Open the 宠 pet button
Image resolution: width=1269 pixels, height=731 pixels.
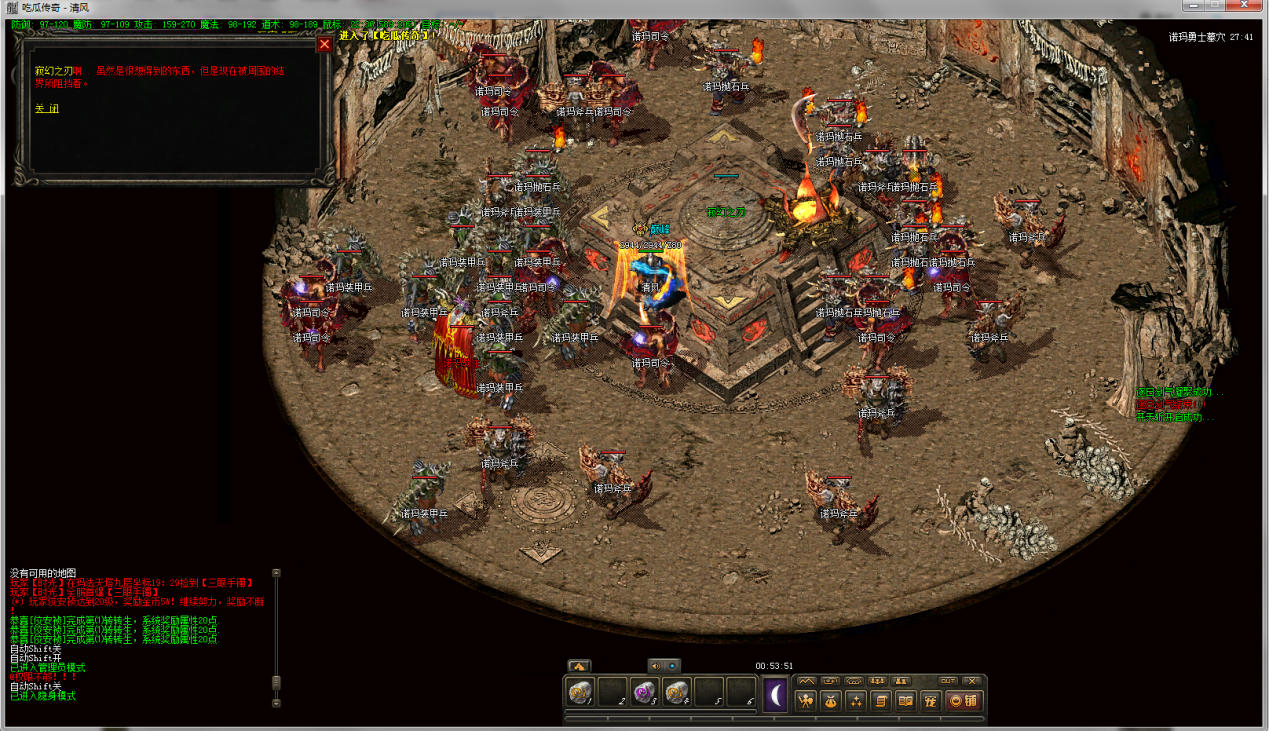click(x=931, y=701)
